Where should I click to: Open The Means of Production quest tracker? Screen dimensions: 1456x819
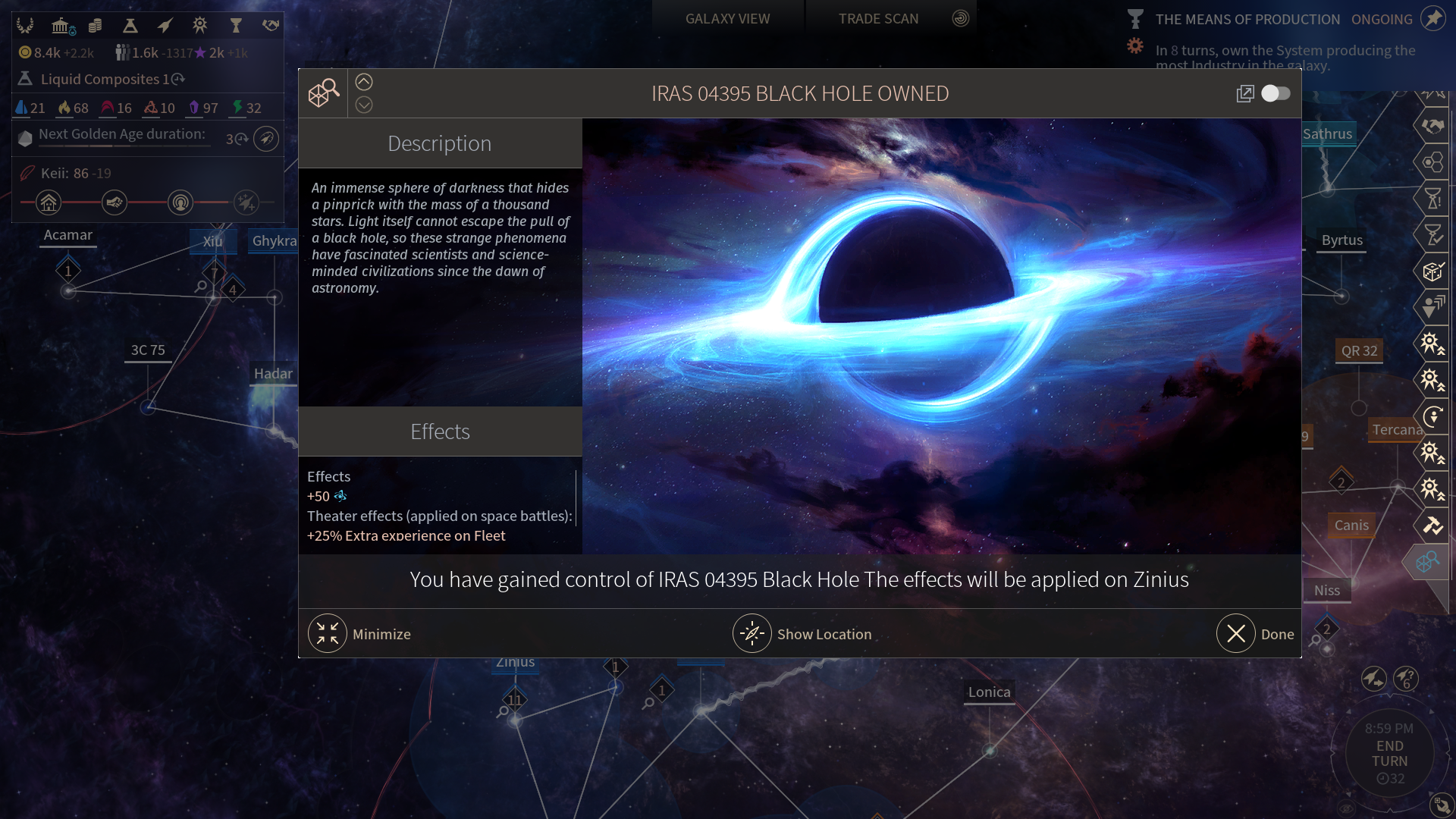click(x=1247, y=19)
